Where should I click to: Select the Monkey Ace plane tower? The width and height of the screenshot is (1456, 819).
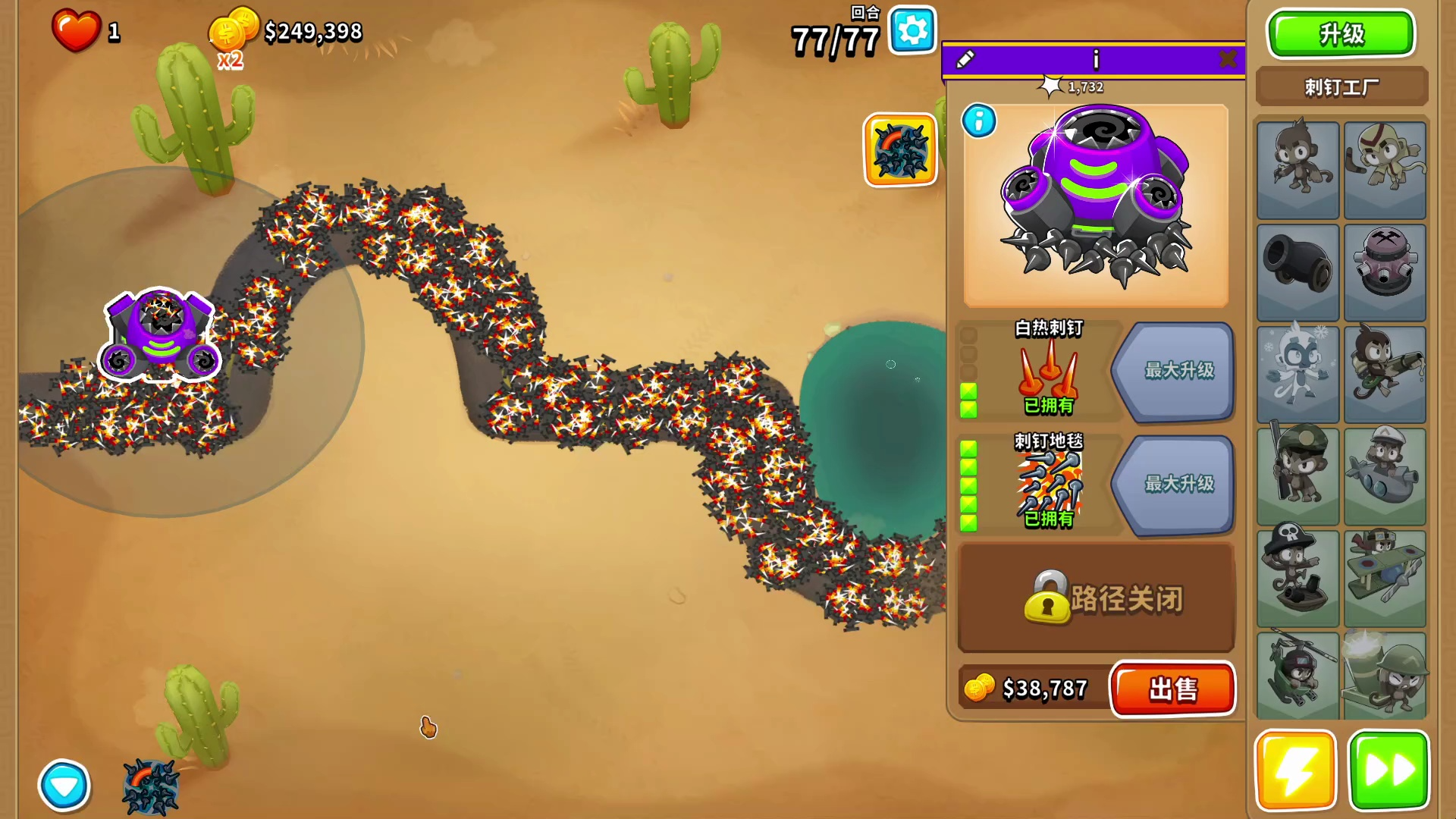tap(1385, 578)
